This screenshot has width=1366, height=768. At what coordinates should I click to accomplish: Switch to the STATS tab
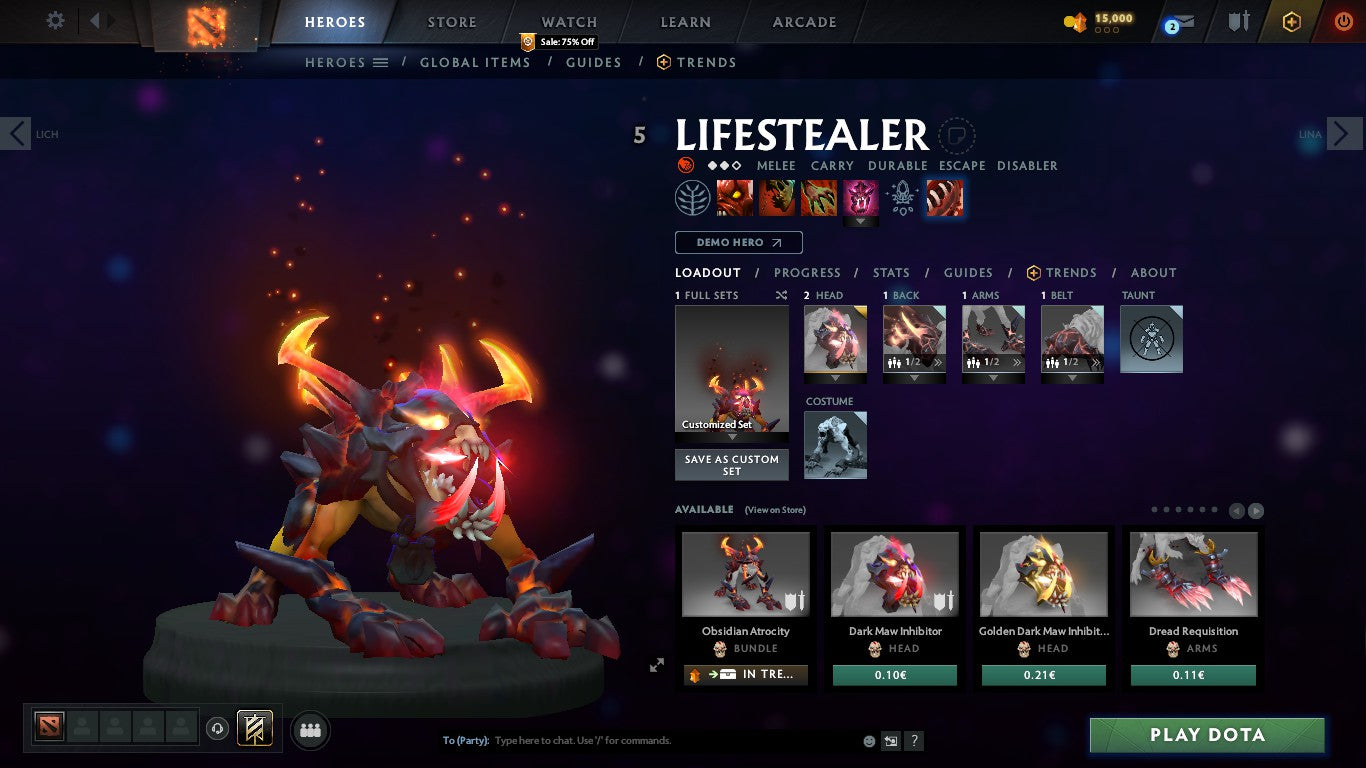tap(890, 272)
